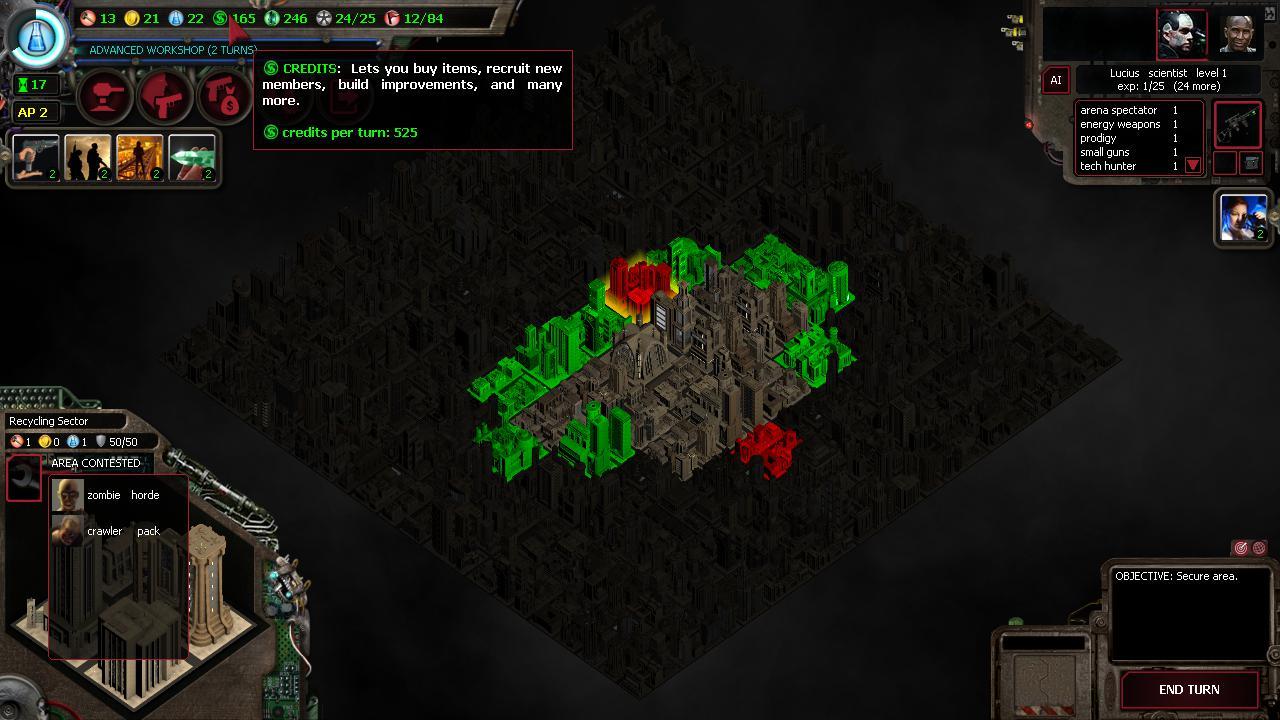The height and width of the screenshot is (720, 1280).
Task: Toggle AI control for Lucius
Action: coord(1056,80)
